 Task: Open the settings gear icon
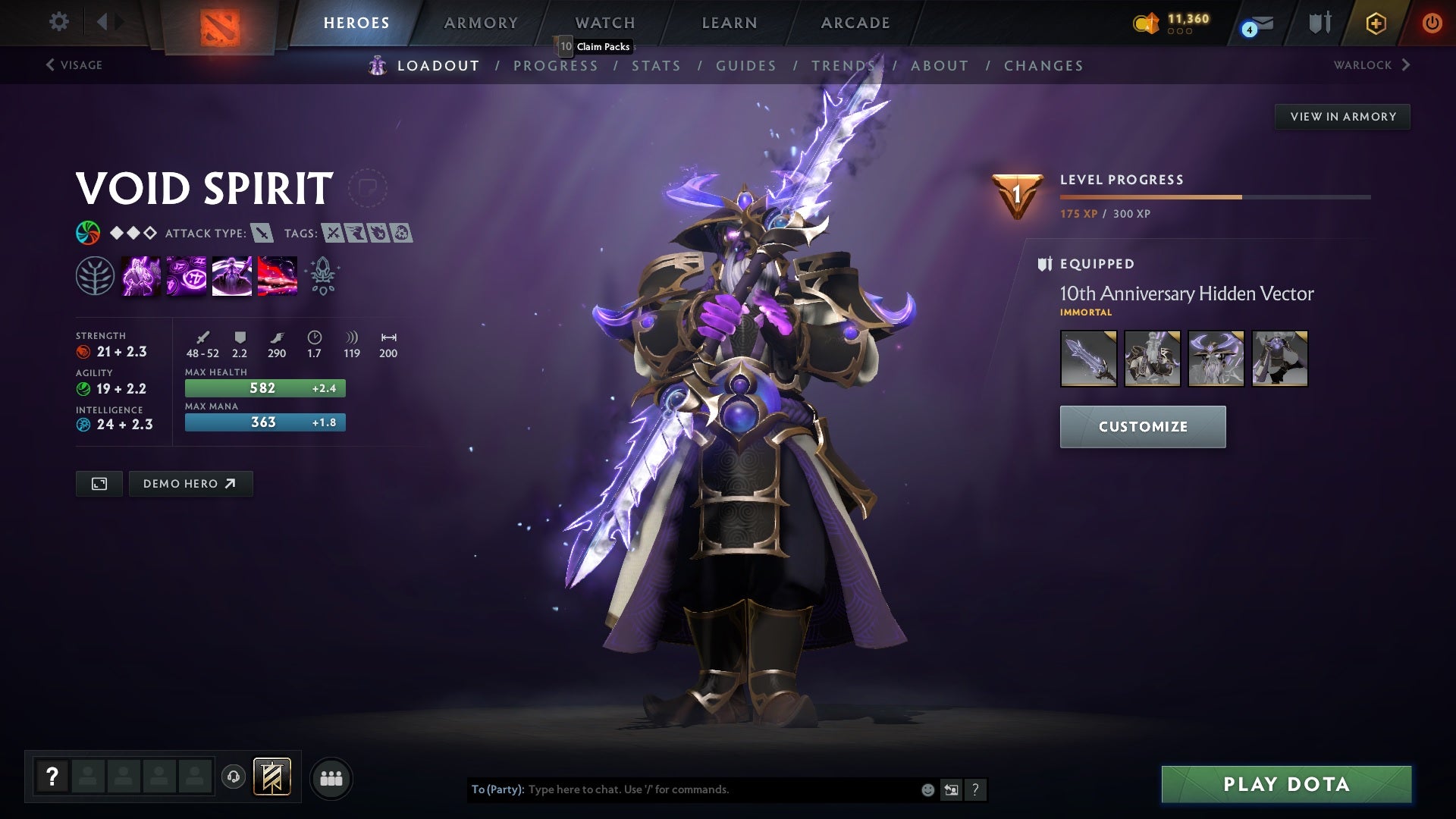[58, 22]
